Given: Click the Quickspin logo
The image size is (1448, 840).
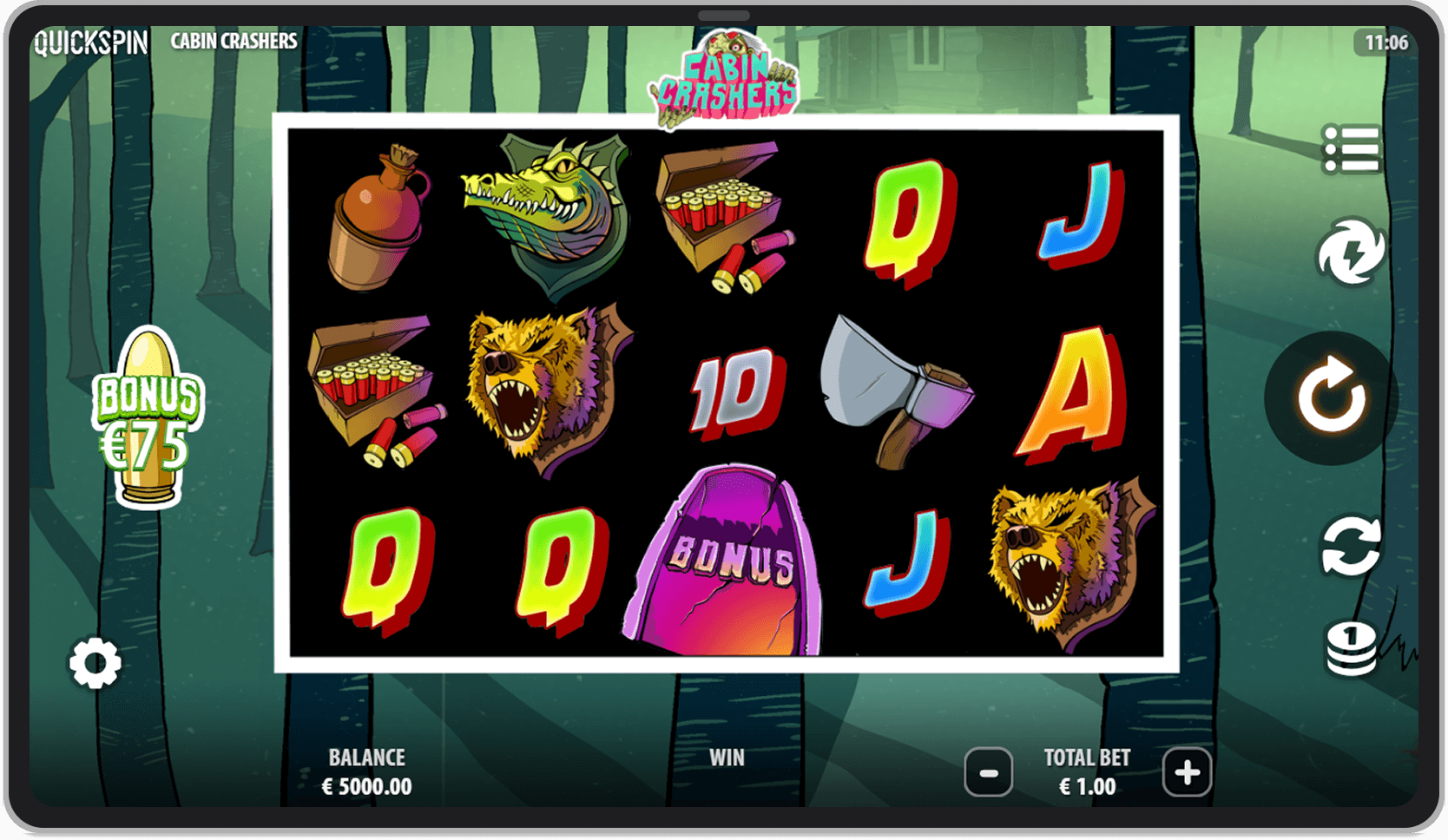Looking at the screenshot, I should tap(87, 41).
